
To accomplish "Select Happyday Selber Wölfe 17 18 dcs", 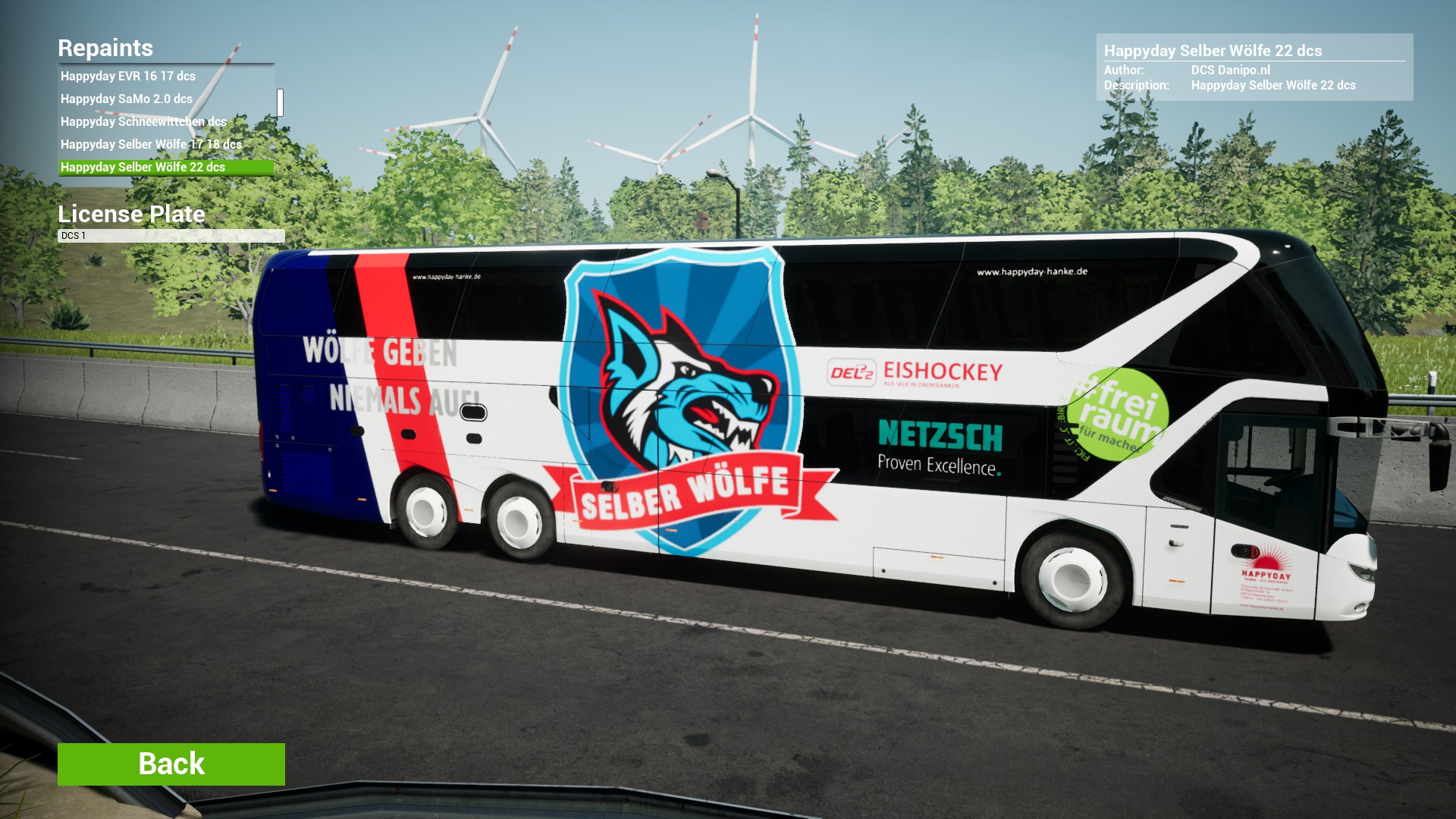I will point(151,144).
